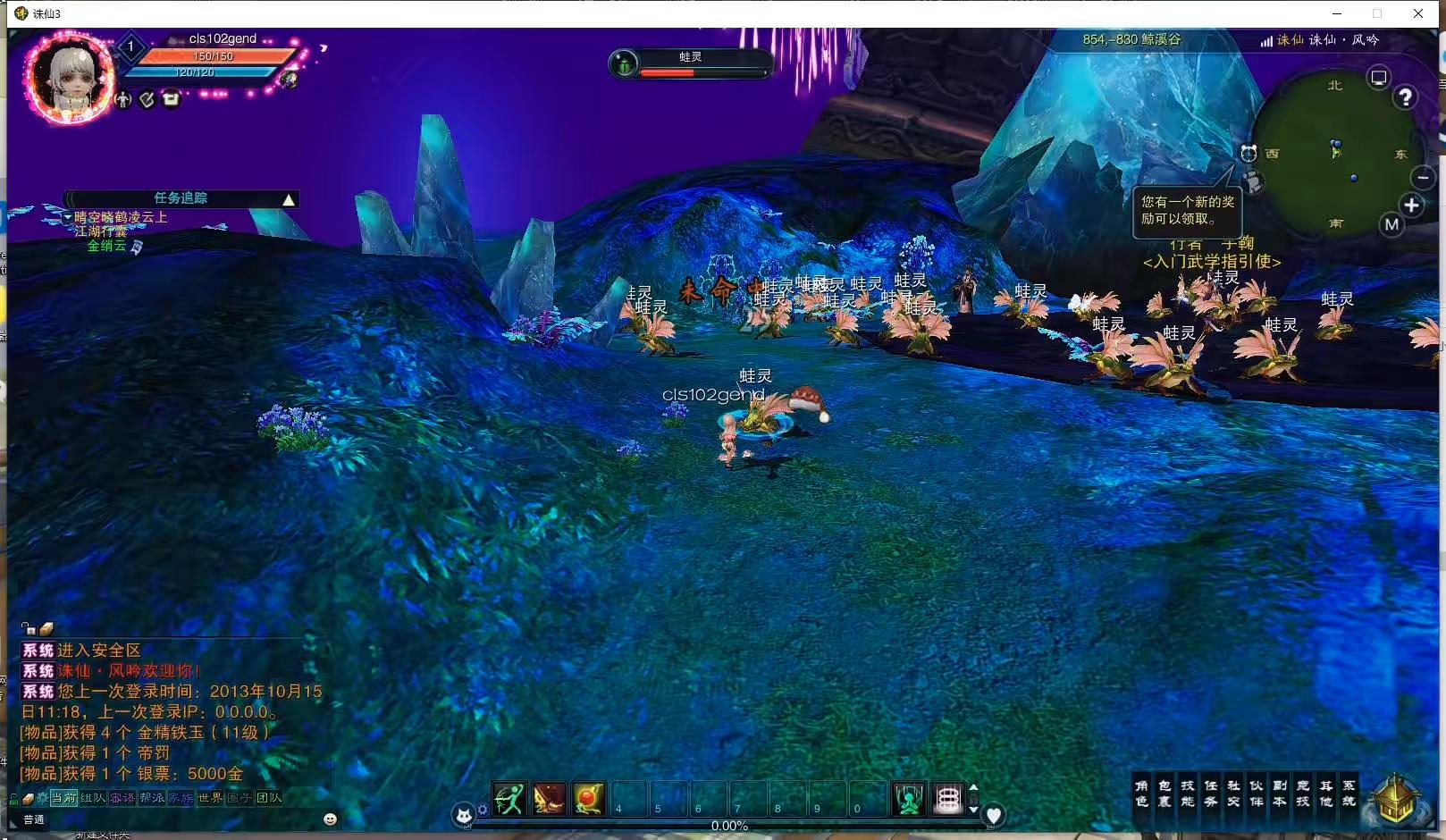Activate the green archer skill in slot 1
1446x840 pixels.
[x=509, y=799]
